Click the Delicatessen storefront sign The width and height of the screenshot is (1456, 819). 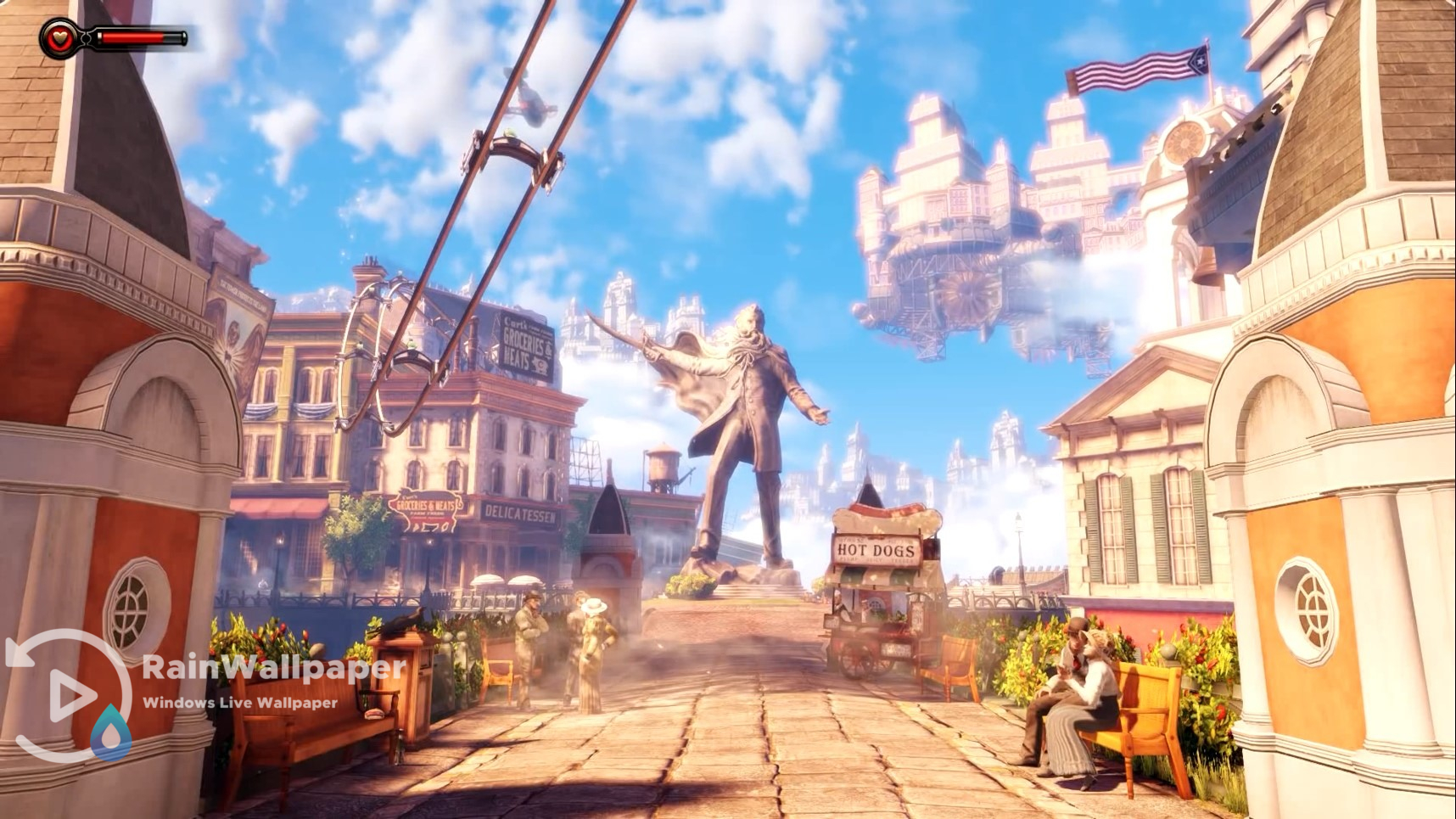point(523,510)
